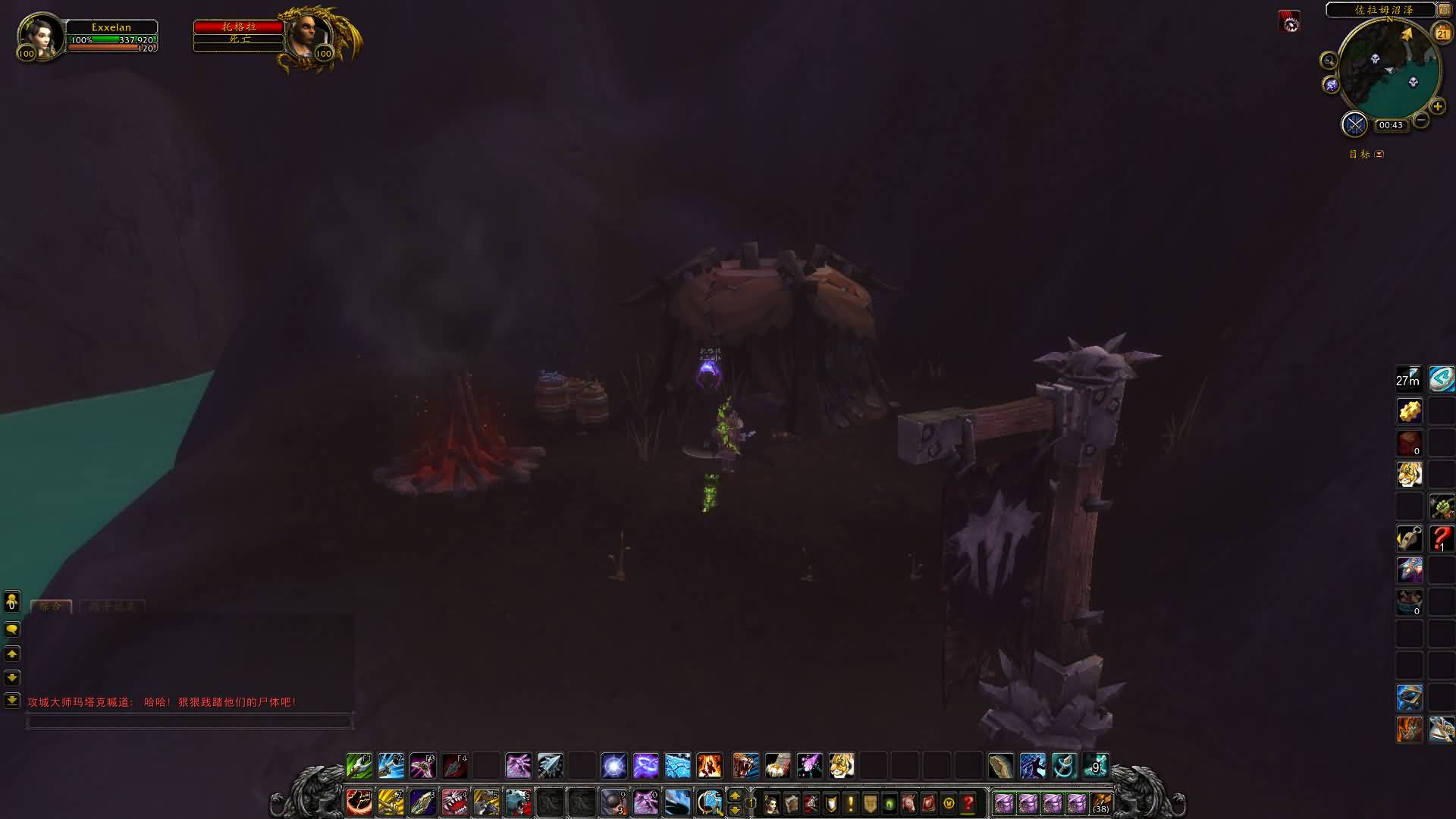
Task: Activate the red fanged beast ability
Action: click(454, 802)
